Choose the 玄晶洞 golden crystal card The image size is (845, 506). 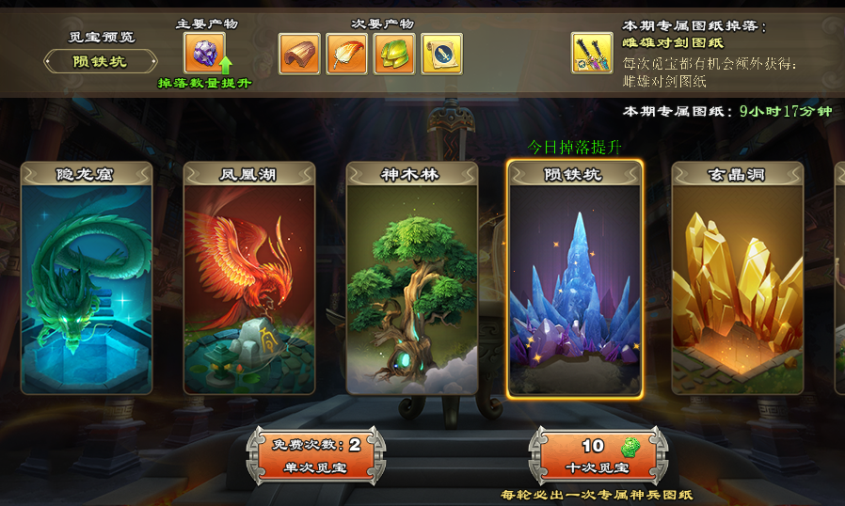736,278
